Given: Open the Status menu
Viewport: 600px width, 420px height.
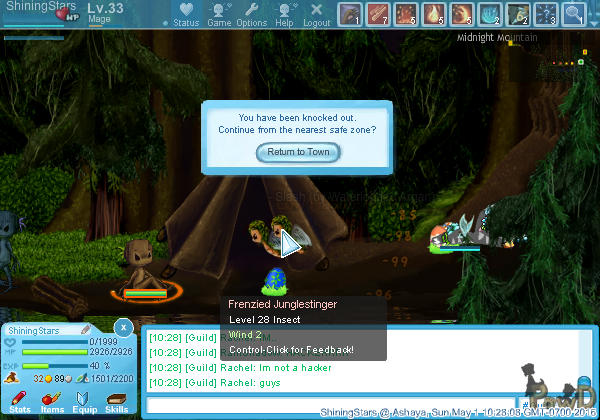Looking at the screenshot, I should point(186,15).
